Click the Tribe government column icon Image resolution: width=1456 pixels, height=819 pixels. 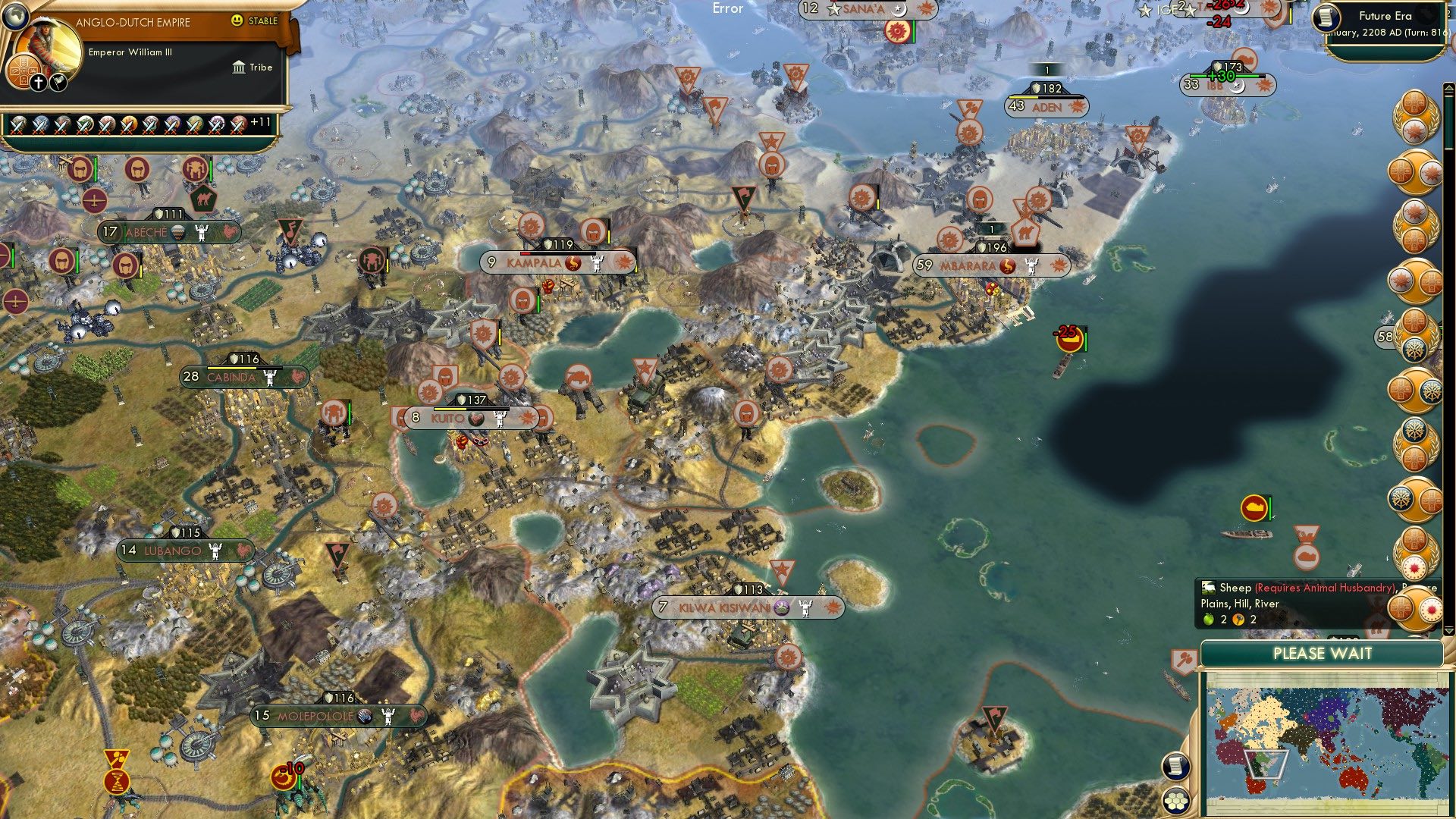240,67
